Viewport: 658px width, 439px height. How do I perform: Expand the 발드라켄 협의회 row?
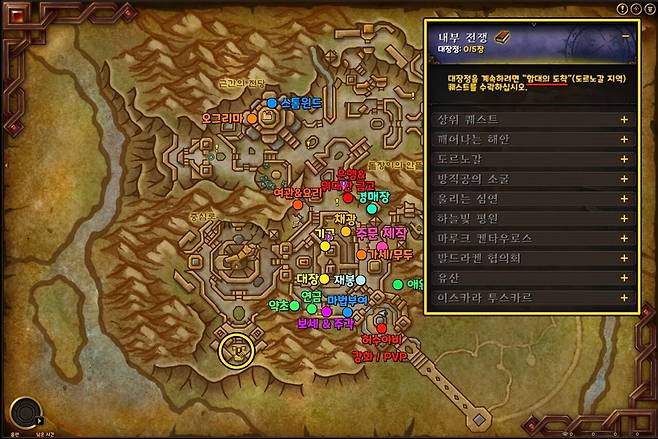click(623, 258)
